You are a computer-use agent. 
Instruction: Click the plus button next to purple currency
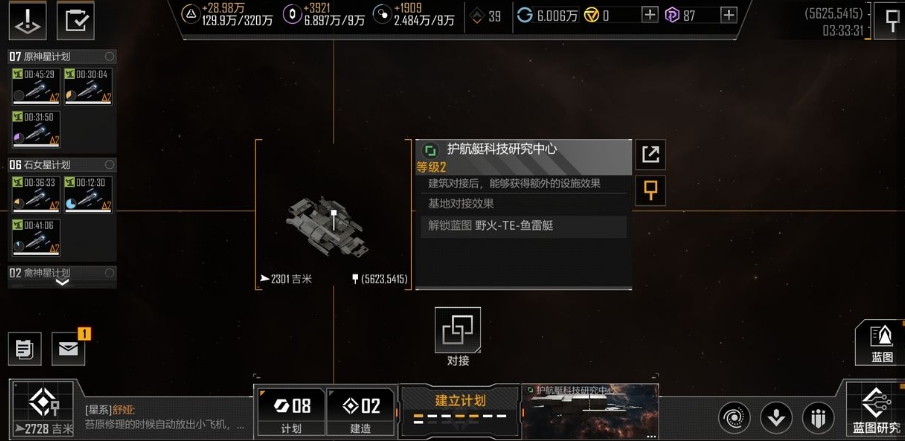728,15
